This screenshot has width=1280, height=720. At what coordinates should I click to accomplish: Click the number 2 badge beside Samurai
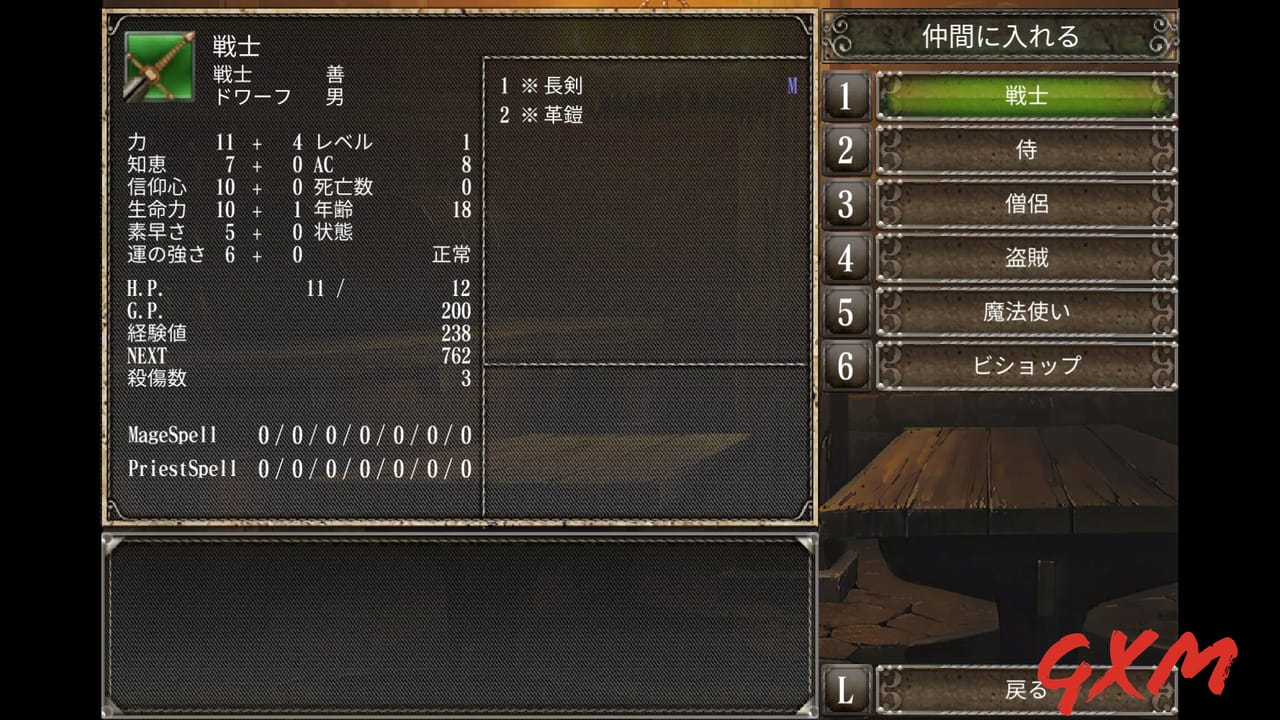click(845, 150)
